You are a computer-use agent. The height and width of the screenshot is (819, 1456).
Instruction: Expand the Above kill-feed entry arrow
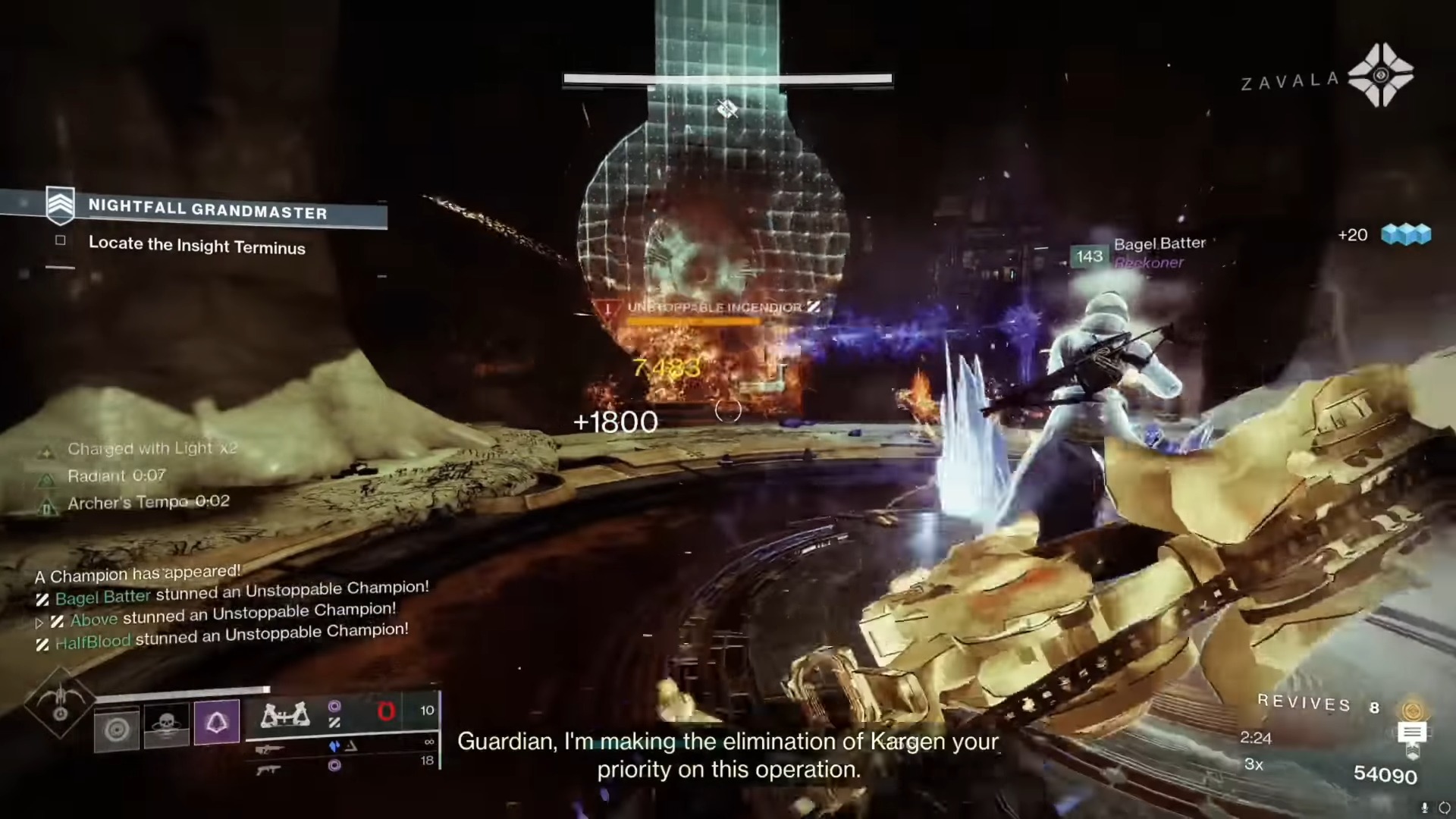tap(39, 622)
